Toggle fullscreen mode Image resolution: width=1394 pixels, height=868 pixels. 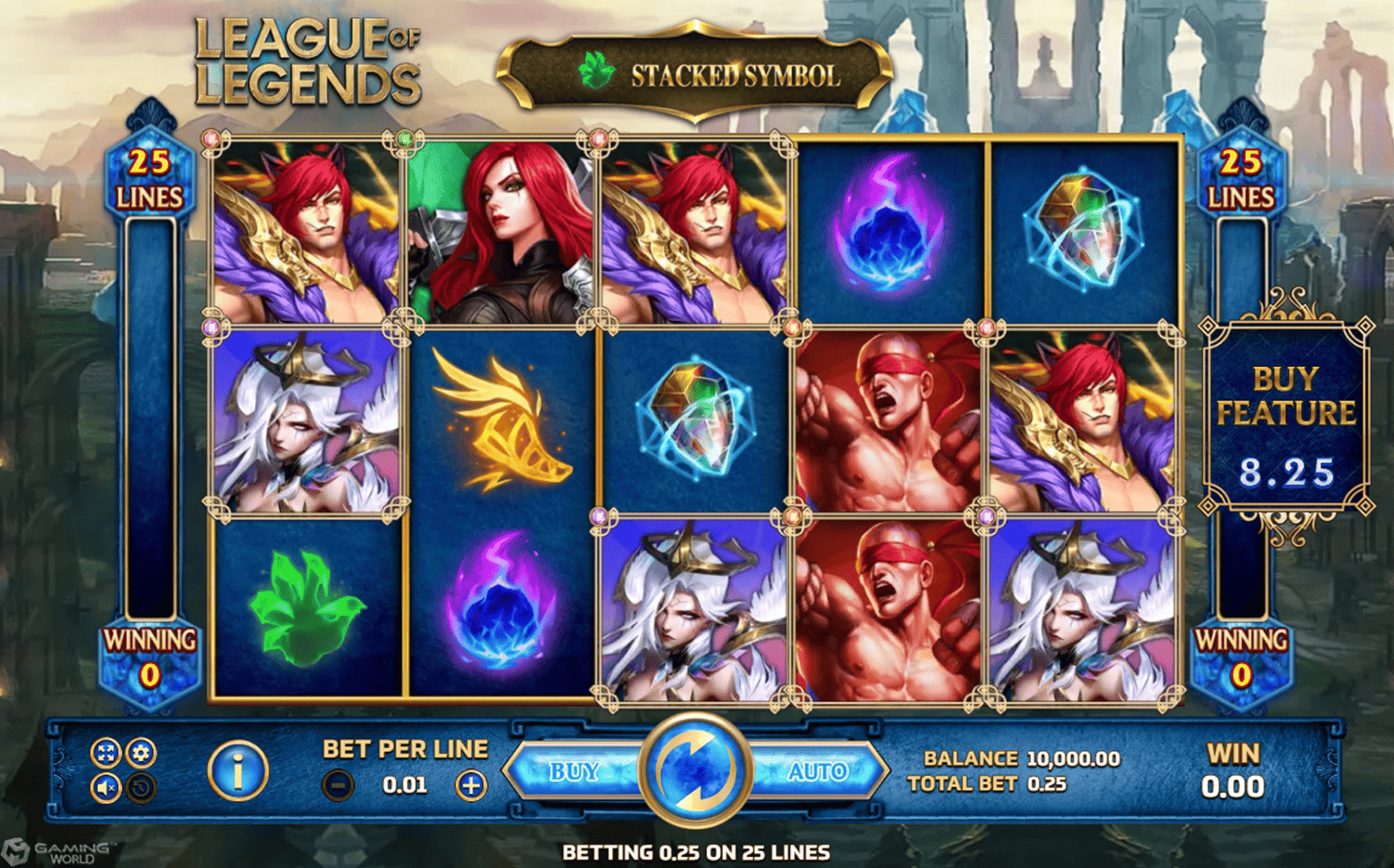point(103,755)
